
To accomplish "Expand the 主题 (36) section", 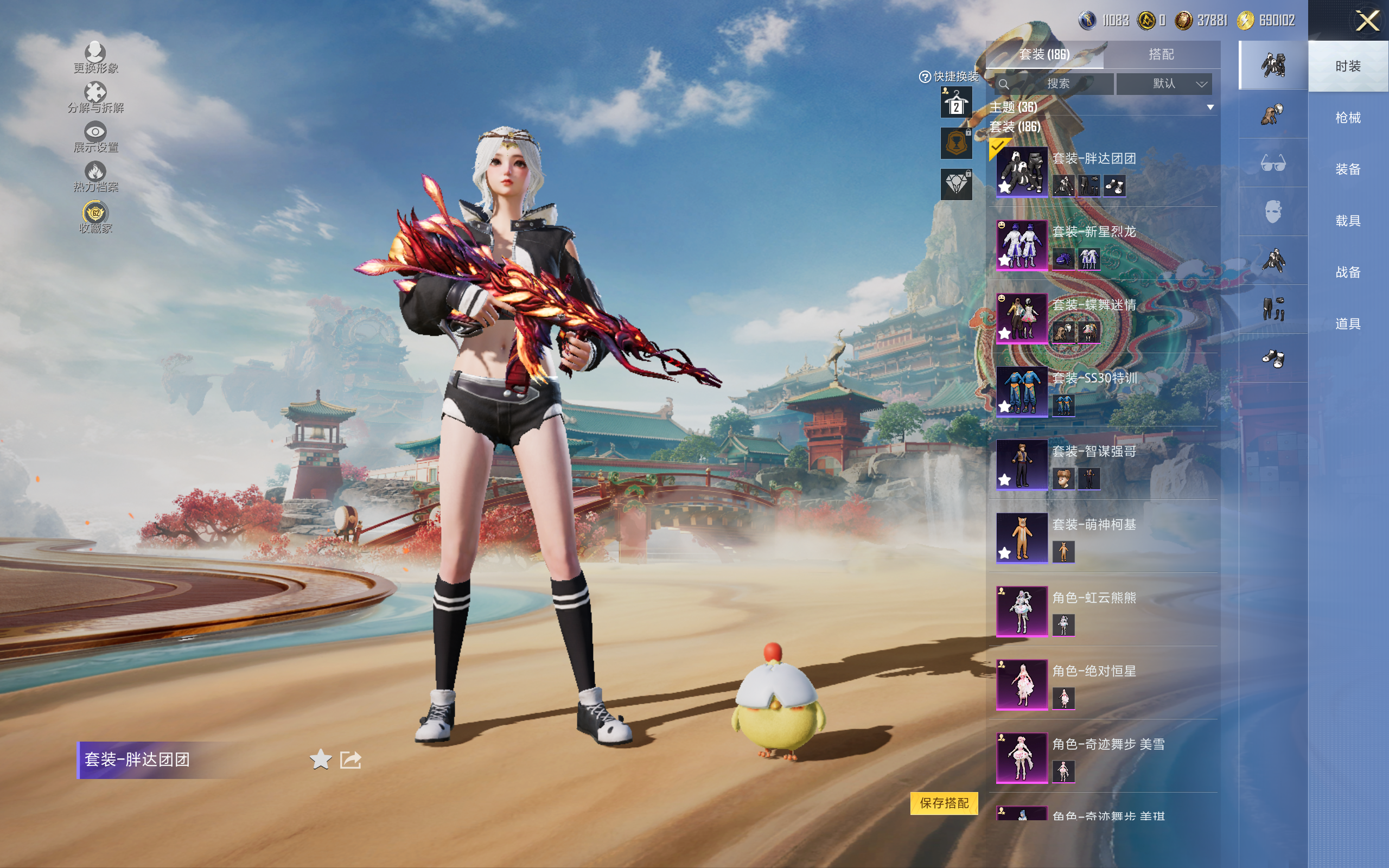I will tap(1210, 107).
